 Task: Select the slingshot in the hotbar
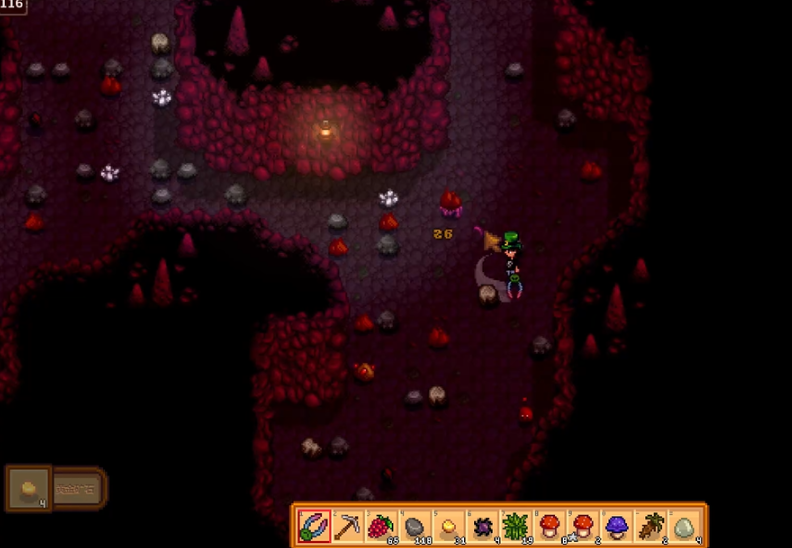coord(314,525)
